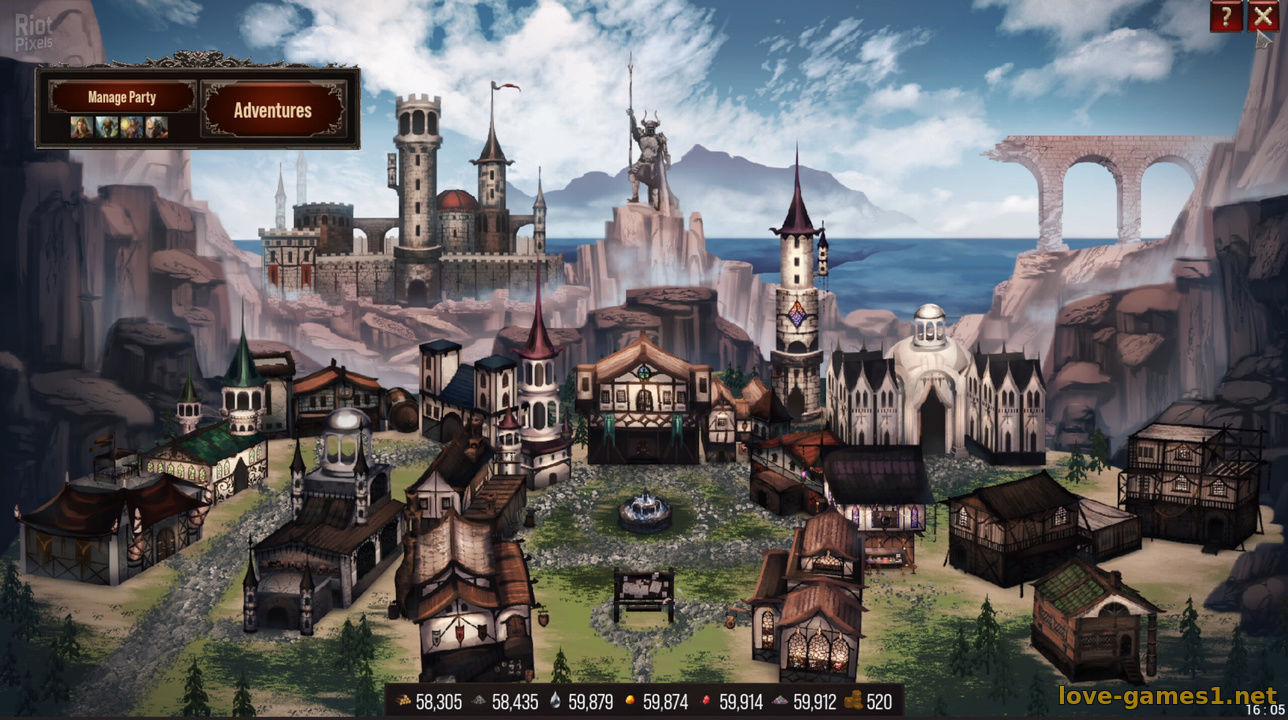Open the Manage Party screen

point(122,97)
